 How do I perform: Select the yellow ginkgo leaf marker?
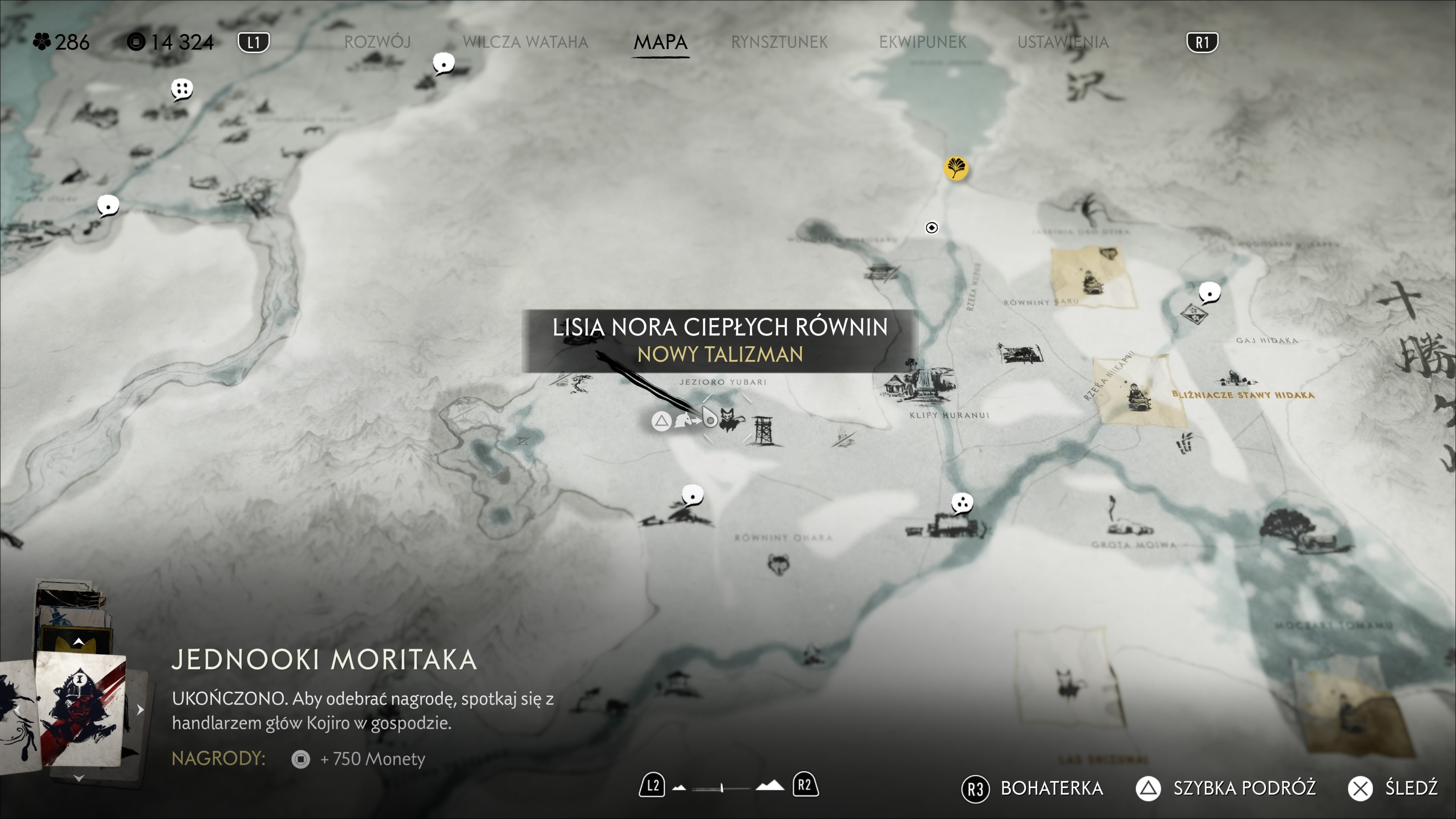click(956, 168)
